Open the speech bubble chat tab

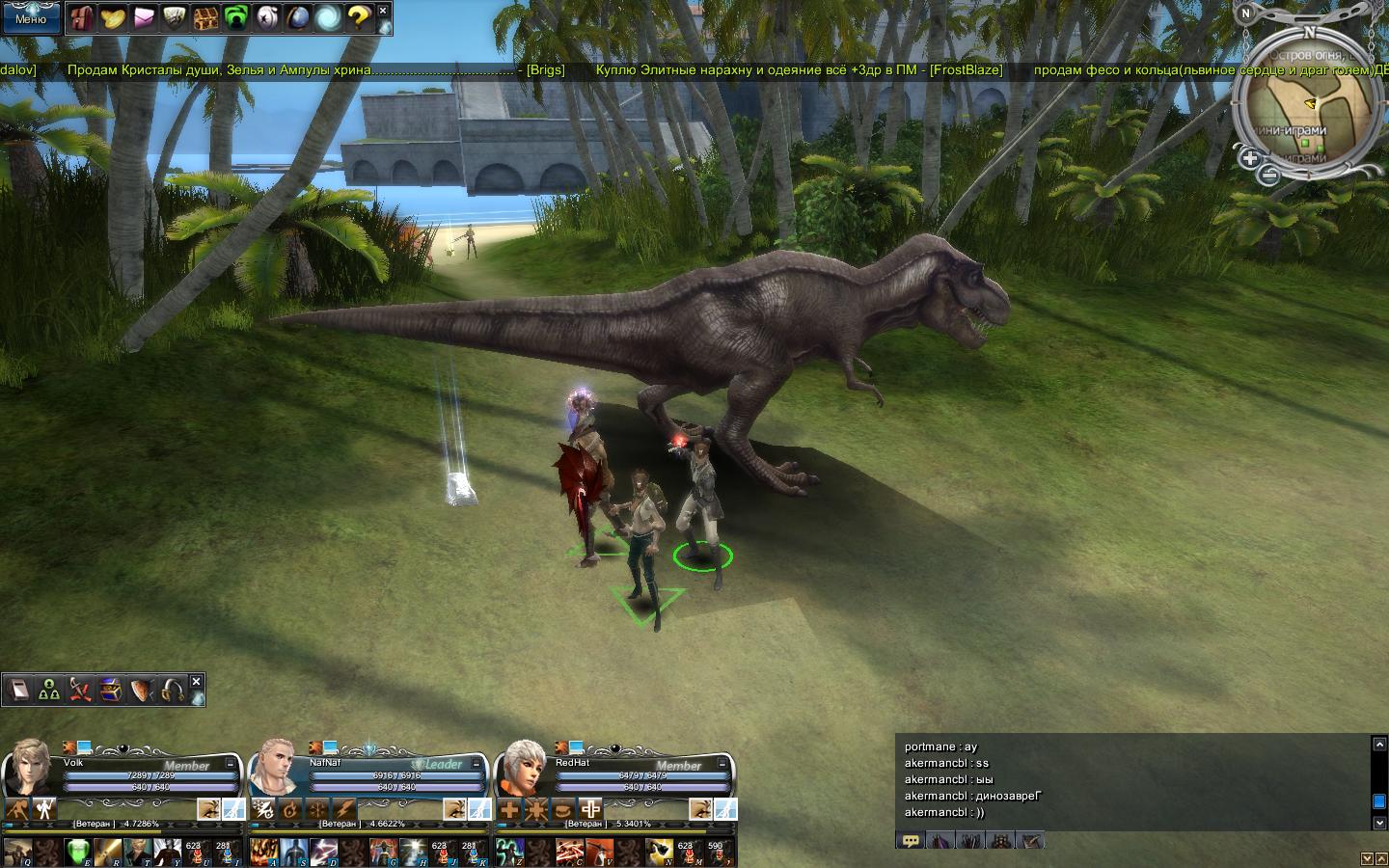[910, 841]
